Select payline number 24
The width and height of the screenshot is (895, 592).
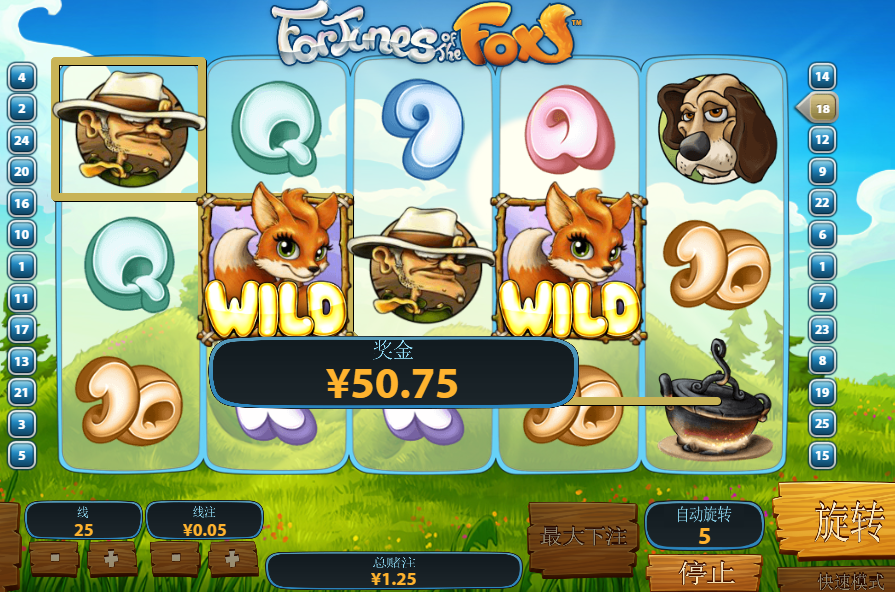[x=22, y=140]
